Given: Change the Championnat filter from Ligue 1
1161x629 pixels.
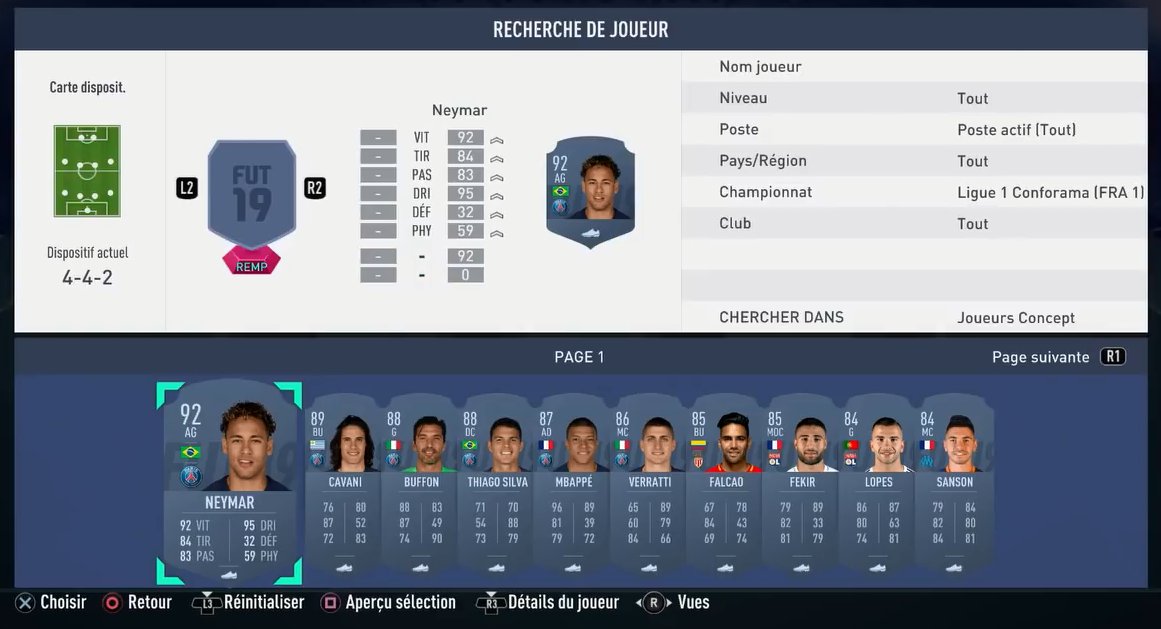Looking at the screenshot, I should 914,192.
